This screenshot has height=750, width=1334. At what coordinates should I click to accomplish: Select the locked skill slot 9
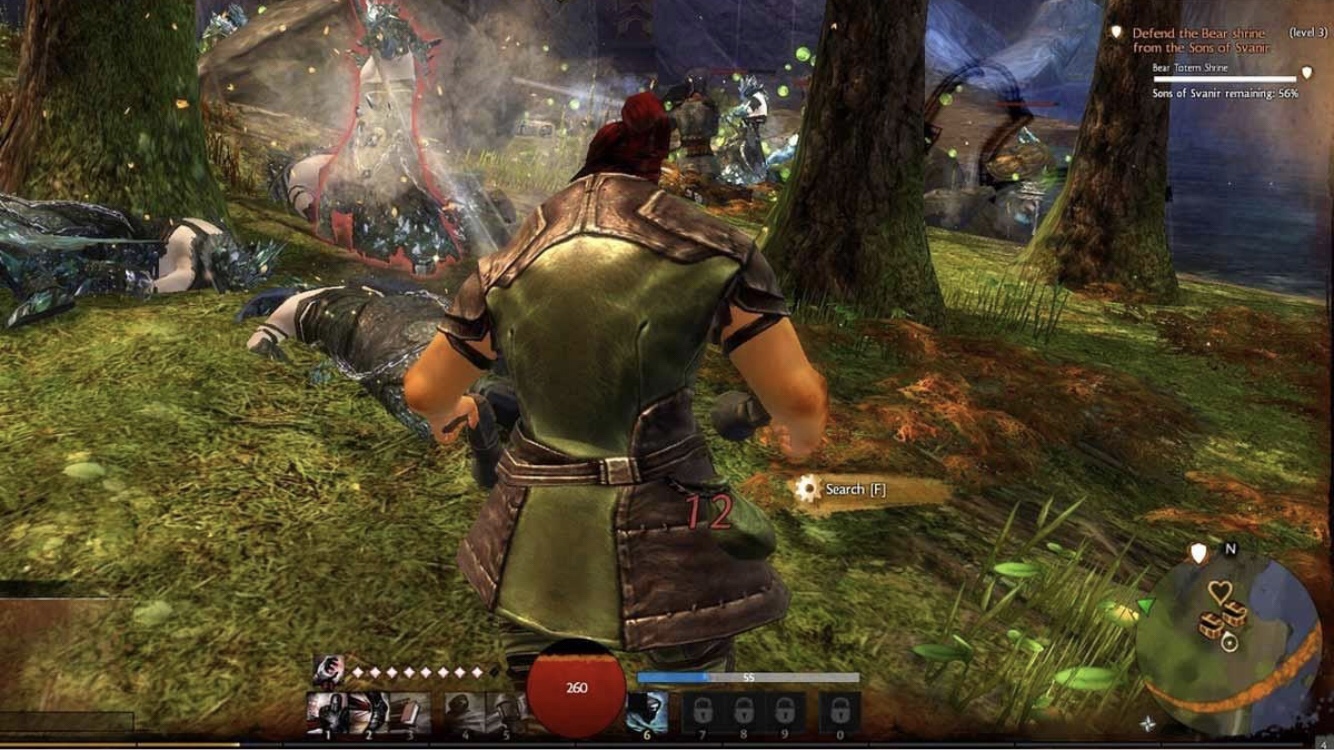click(782, 713)
